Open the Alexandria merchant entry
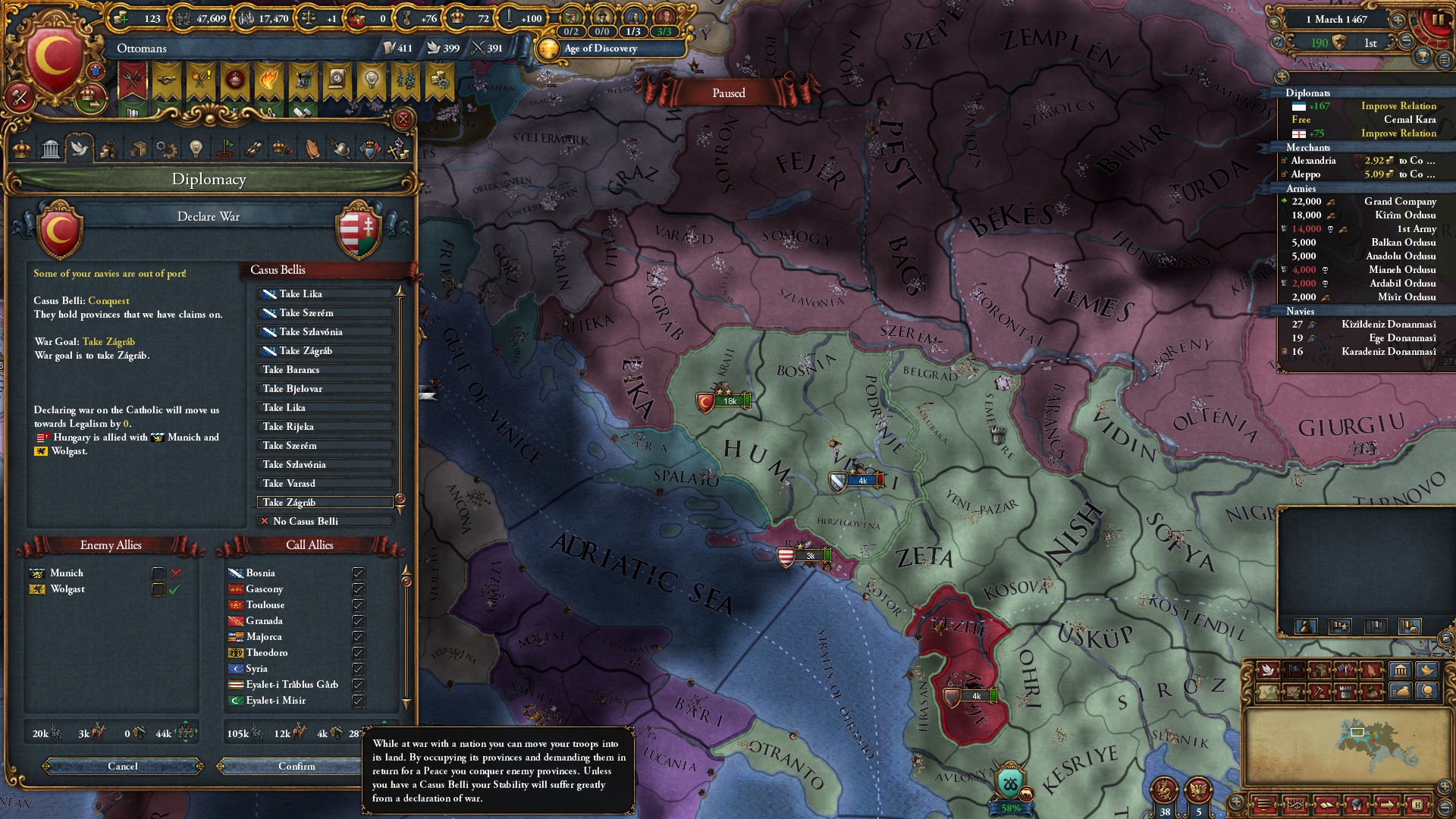The height and width of the screenshot is (819, 1456). click(1313, 161)
